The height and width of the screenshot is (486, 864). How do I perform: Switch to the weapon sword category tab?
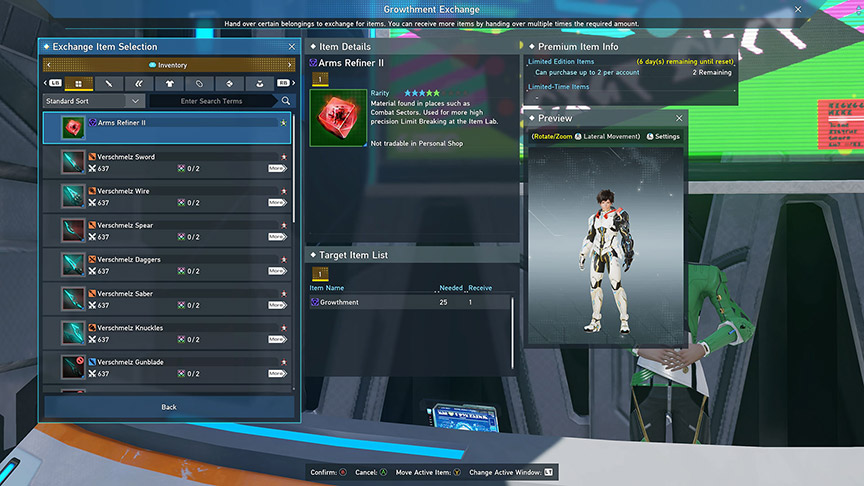tap(109, 83)
